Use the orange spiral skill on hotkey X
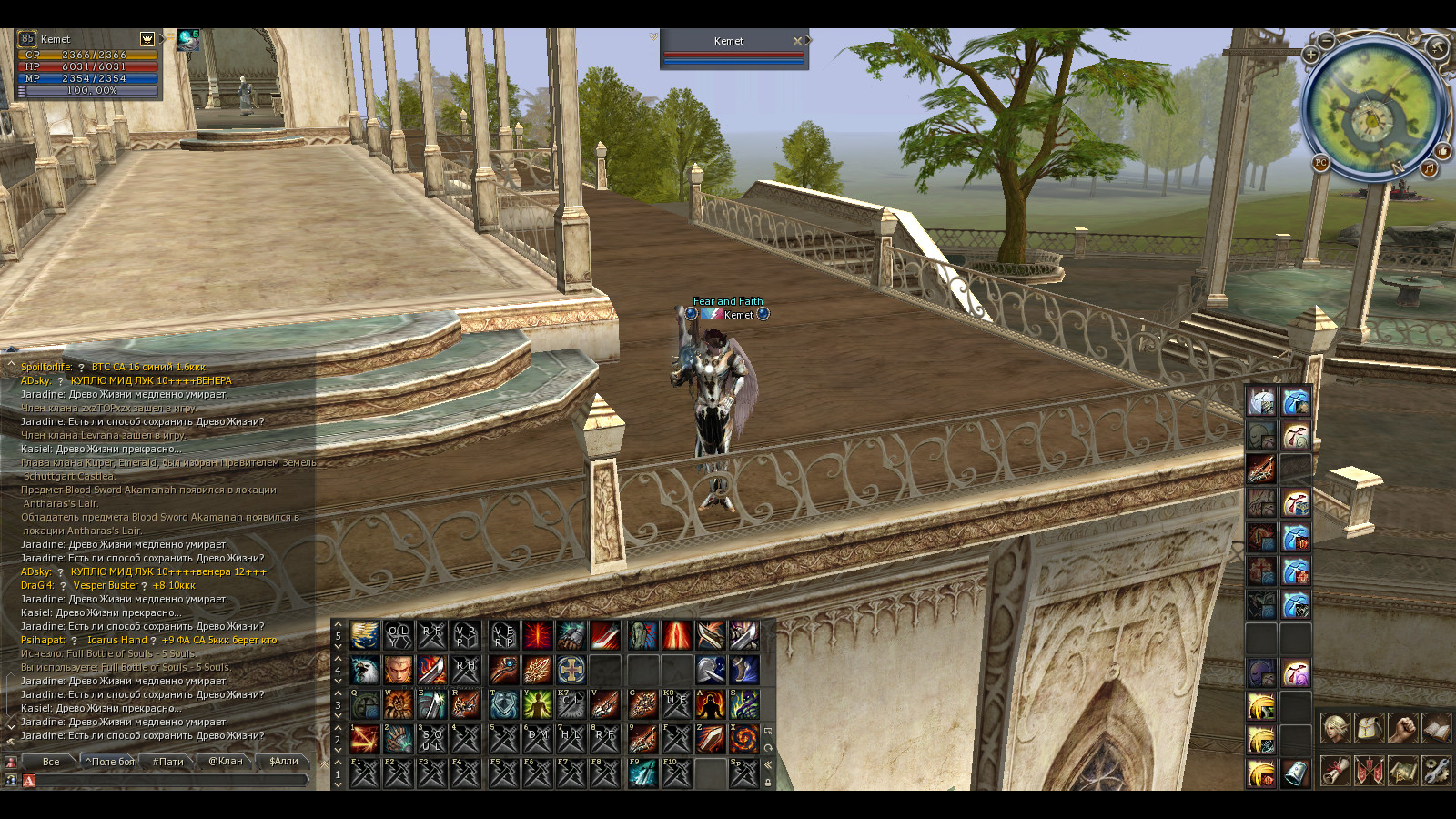Image resolution: width=1456 pixels, height=819 pixels. pyautogui.click(x=743, y=738)
